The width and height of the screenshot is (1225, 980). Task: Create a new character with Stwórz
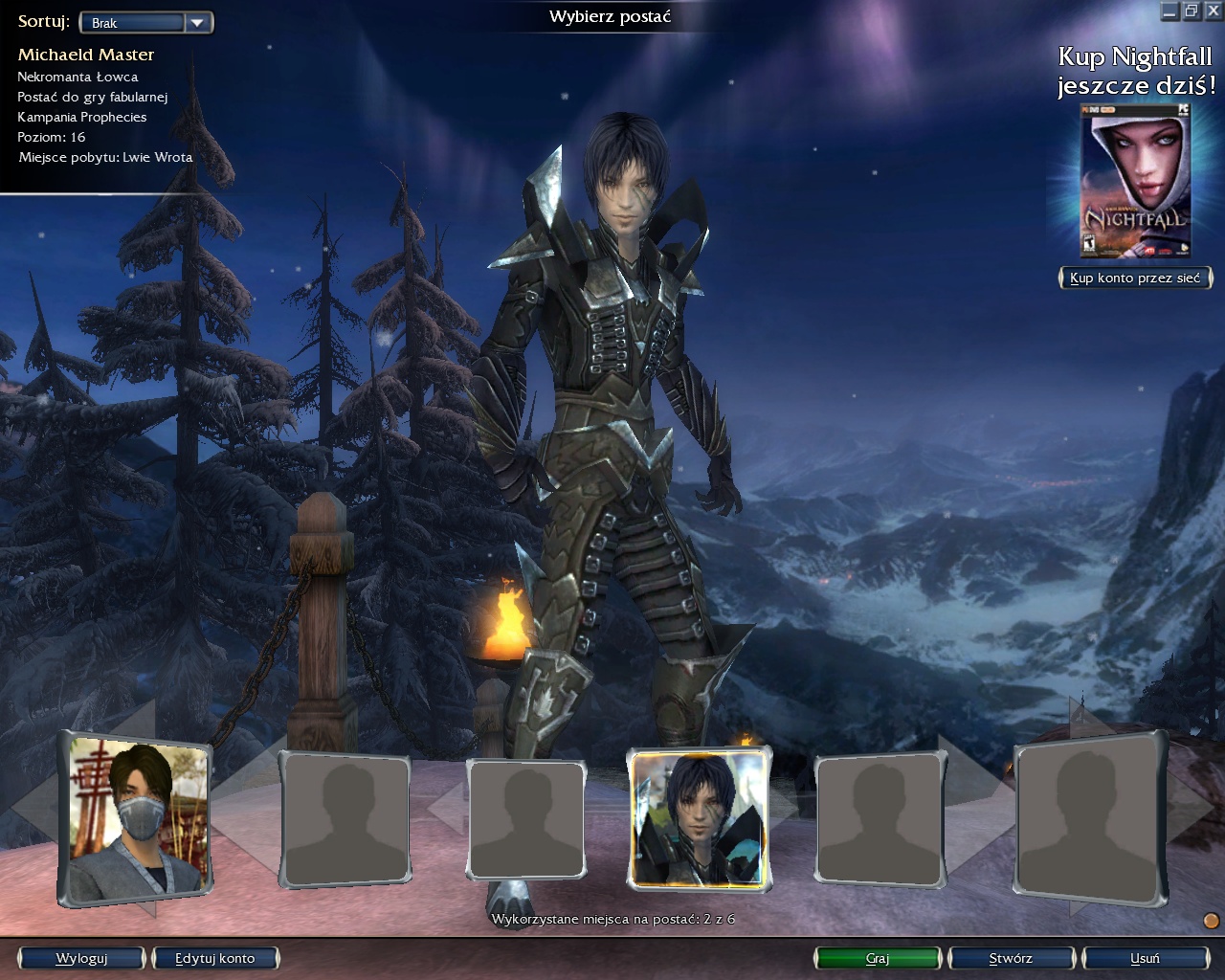coord(1011,958)
